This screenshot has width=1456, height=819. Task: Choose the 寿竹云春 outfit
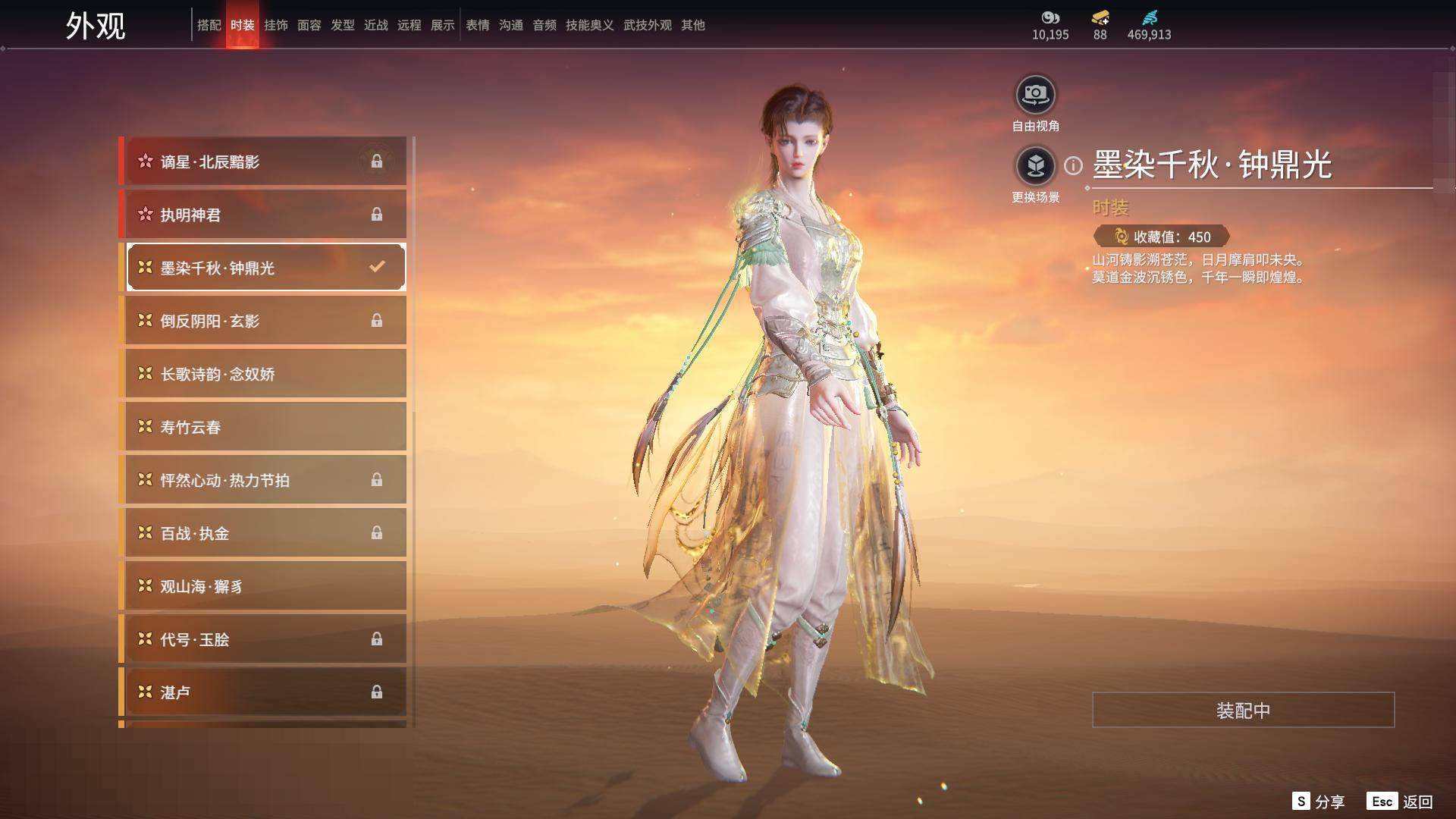(265, 427)
